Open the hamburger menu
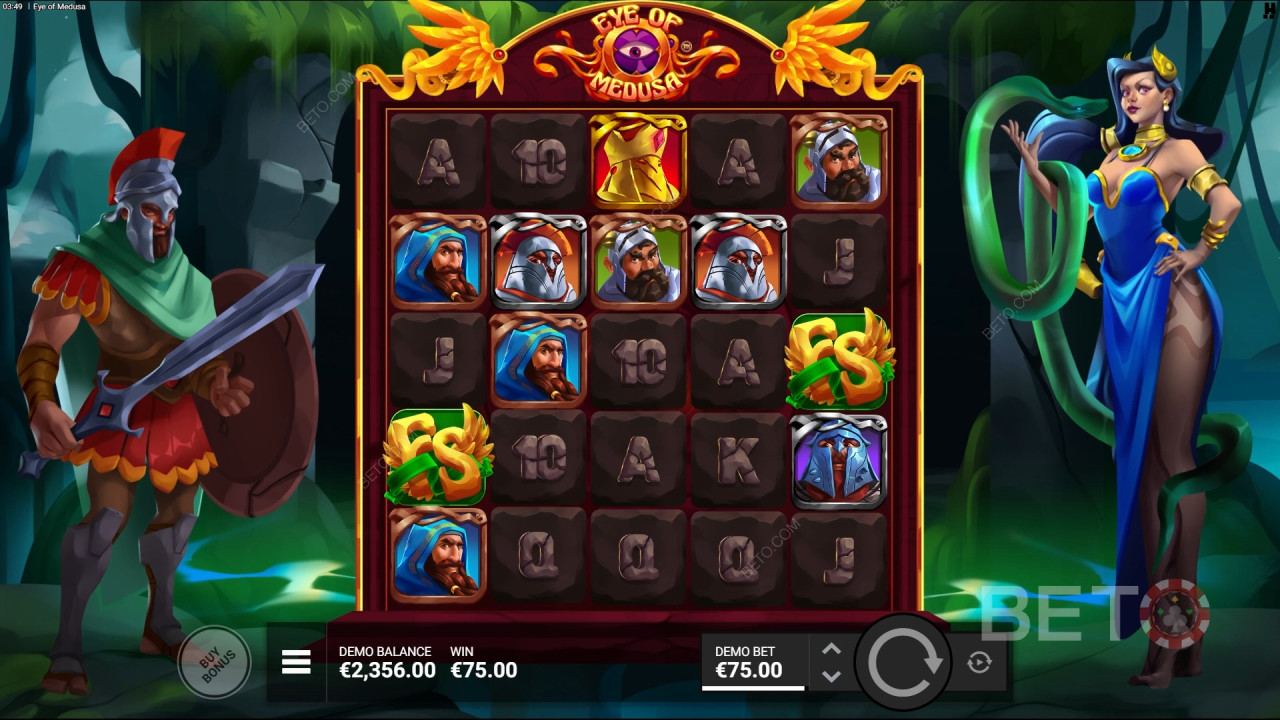The image size is (1280, 720). pyautogui.click(x=296, y=661)
